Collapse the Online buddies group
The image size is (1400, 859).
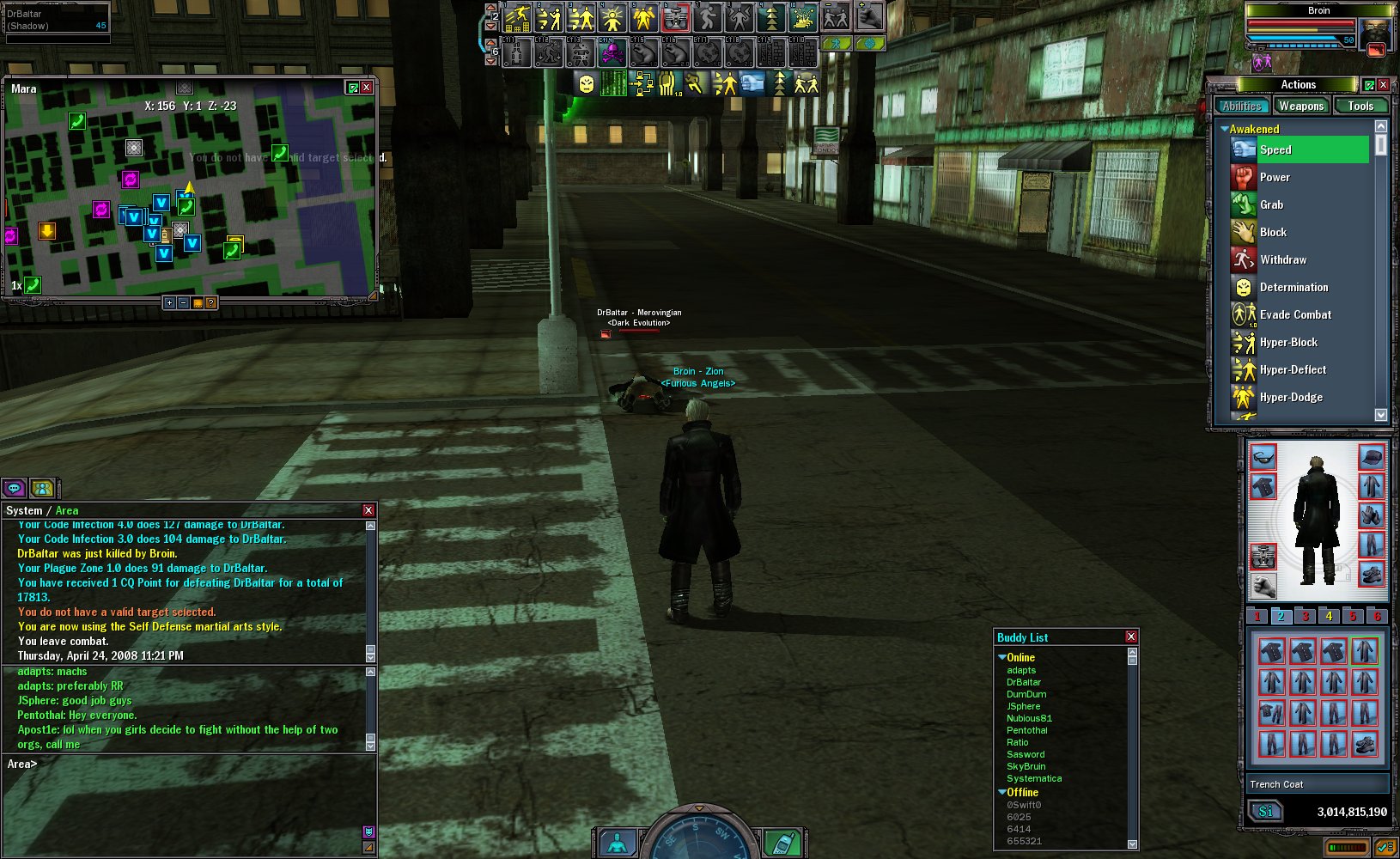click(1002, 657)
